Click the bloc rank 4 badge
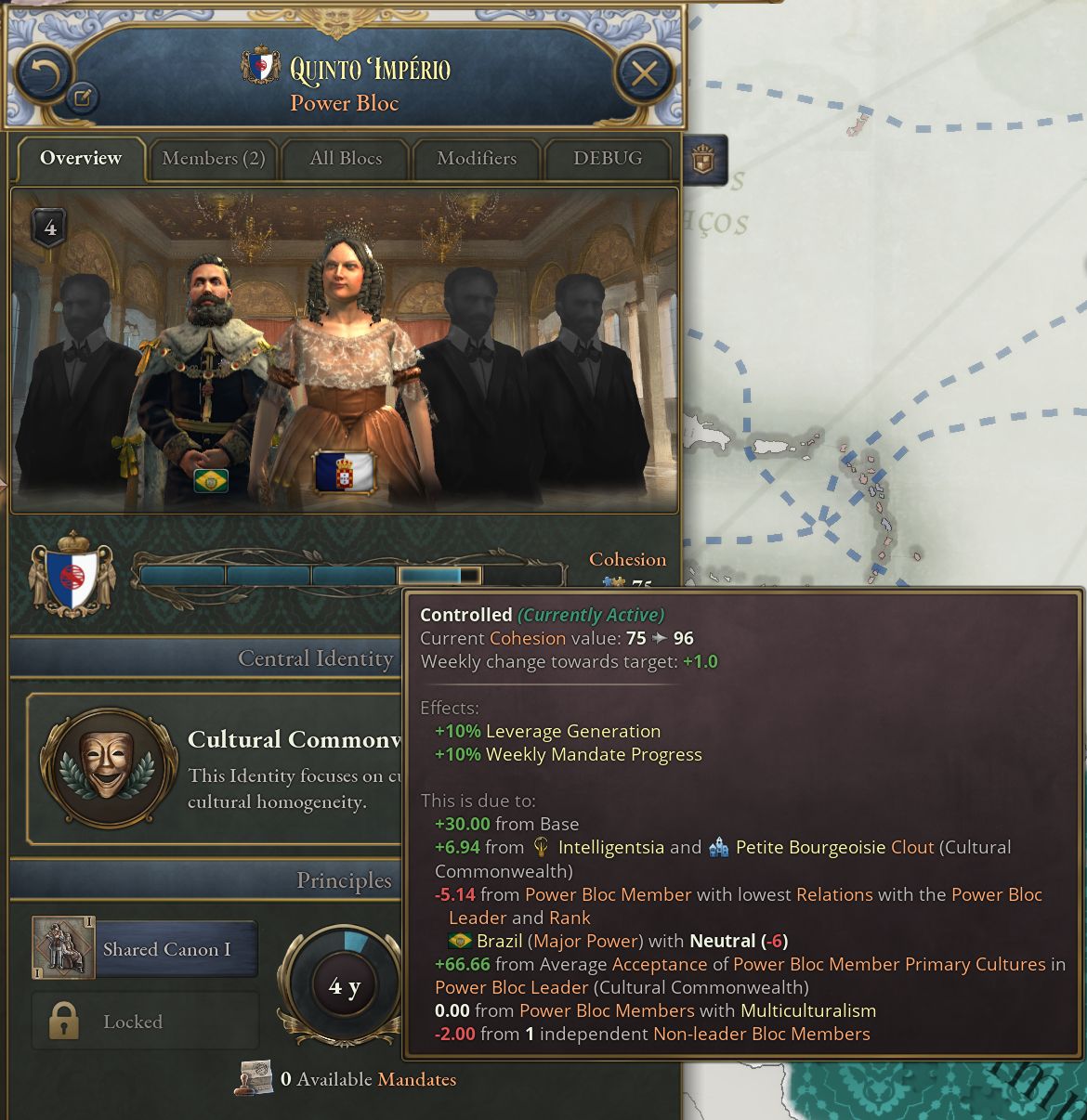The image size is (1087, 1120). pyautogui.click(x=50, y=228)
